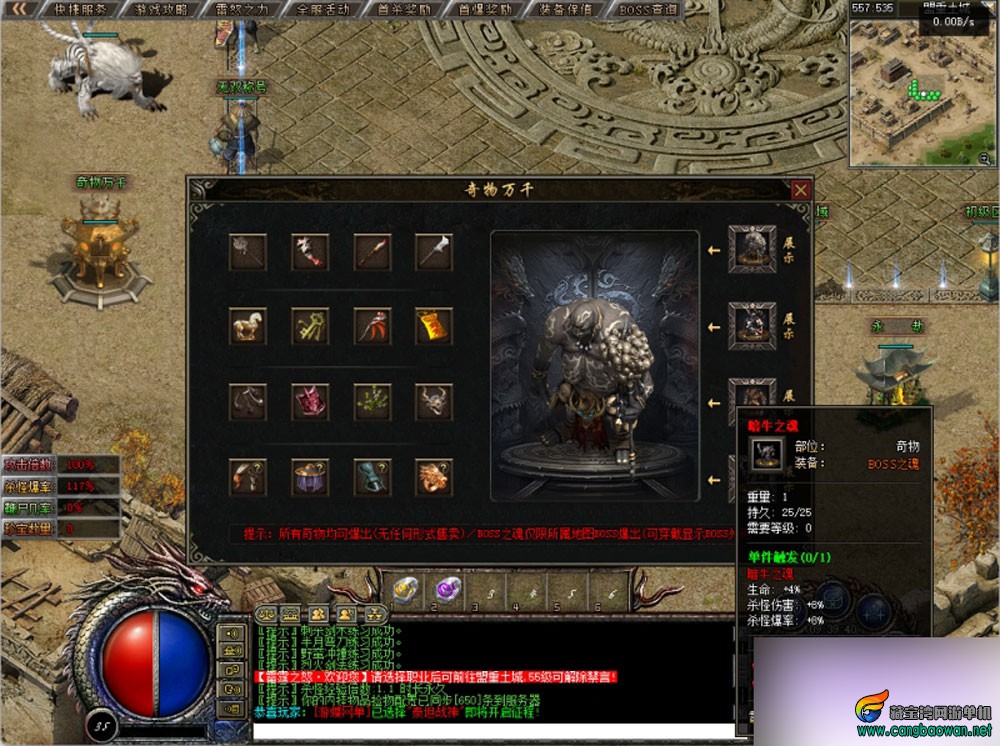Select the golden dragon head item

pyautogui.click(x=434, y=477)
